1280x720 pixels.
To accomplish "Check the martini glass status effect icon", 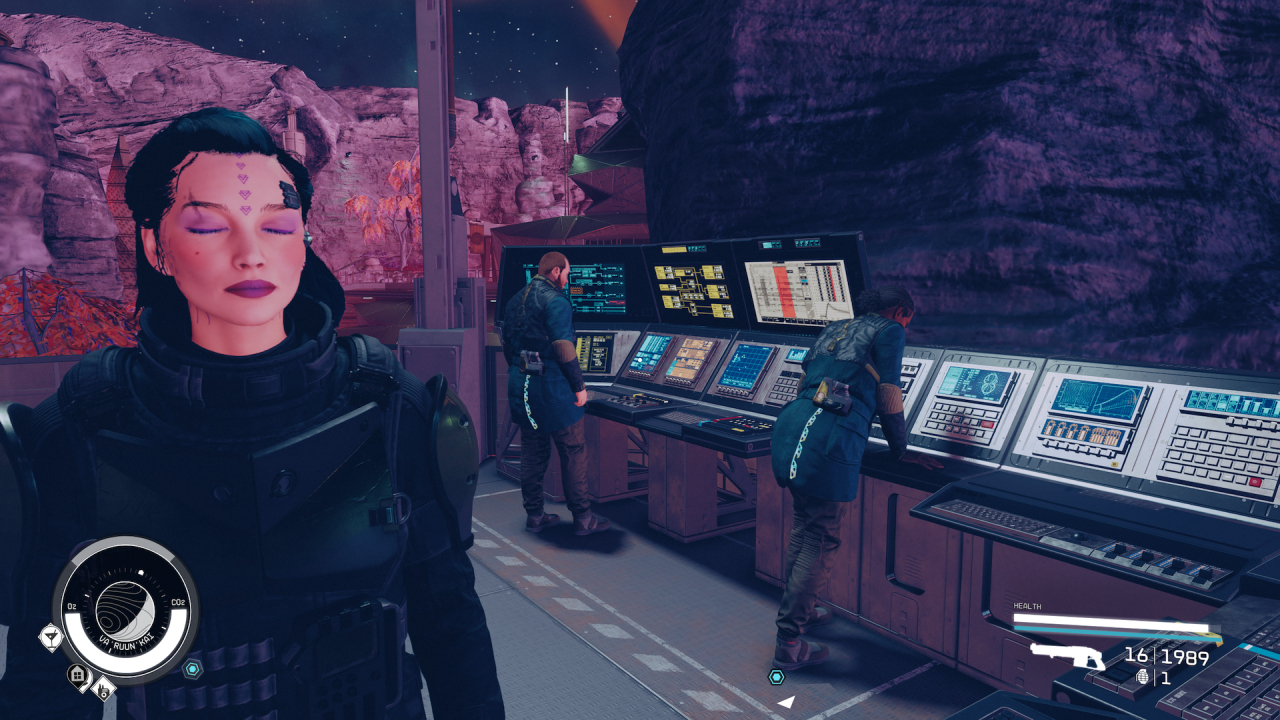I will (x=50, y=636).
